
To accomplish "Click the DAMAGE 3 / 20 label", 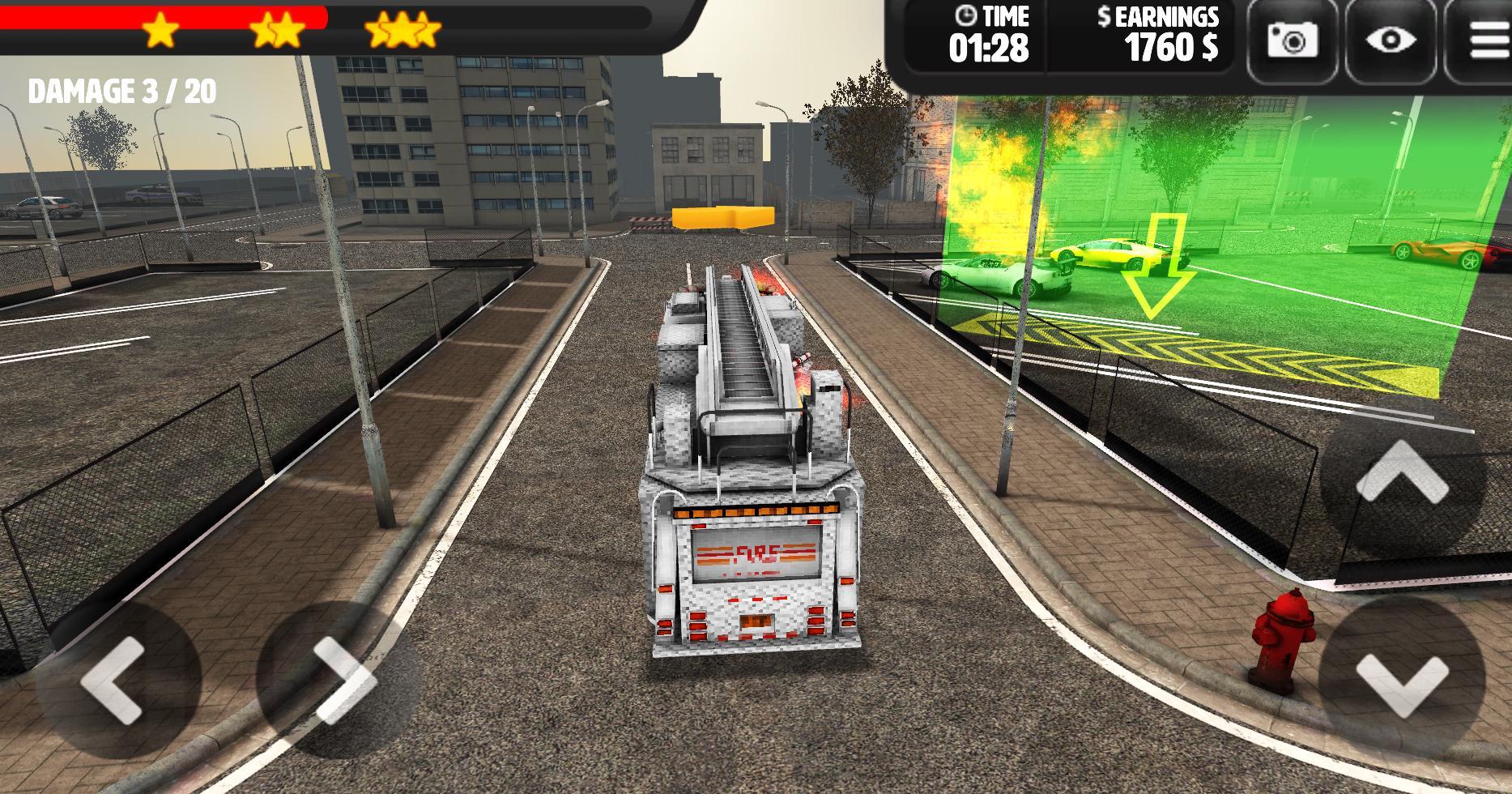I will click(120, 91).
